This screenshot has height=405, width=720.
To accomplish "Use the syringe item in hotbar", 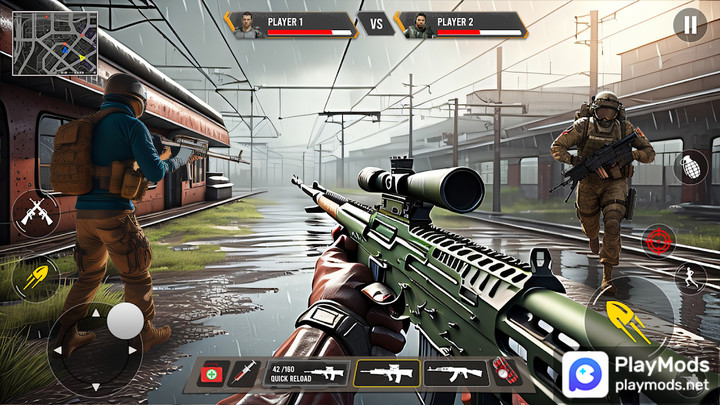I will (x=243, y=374).
